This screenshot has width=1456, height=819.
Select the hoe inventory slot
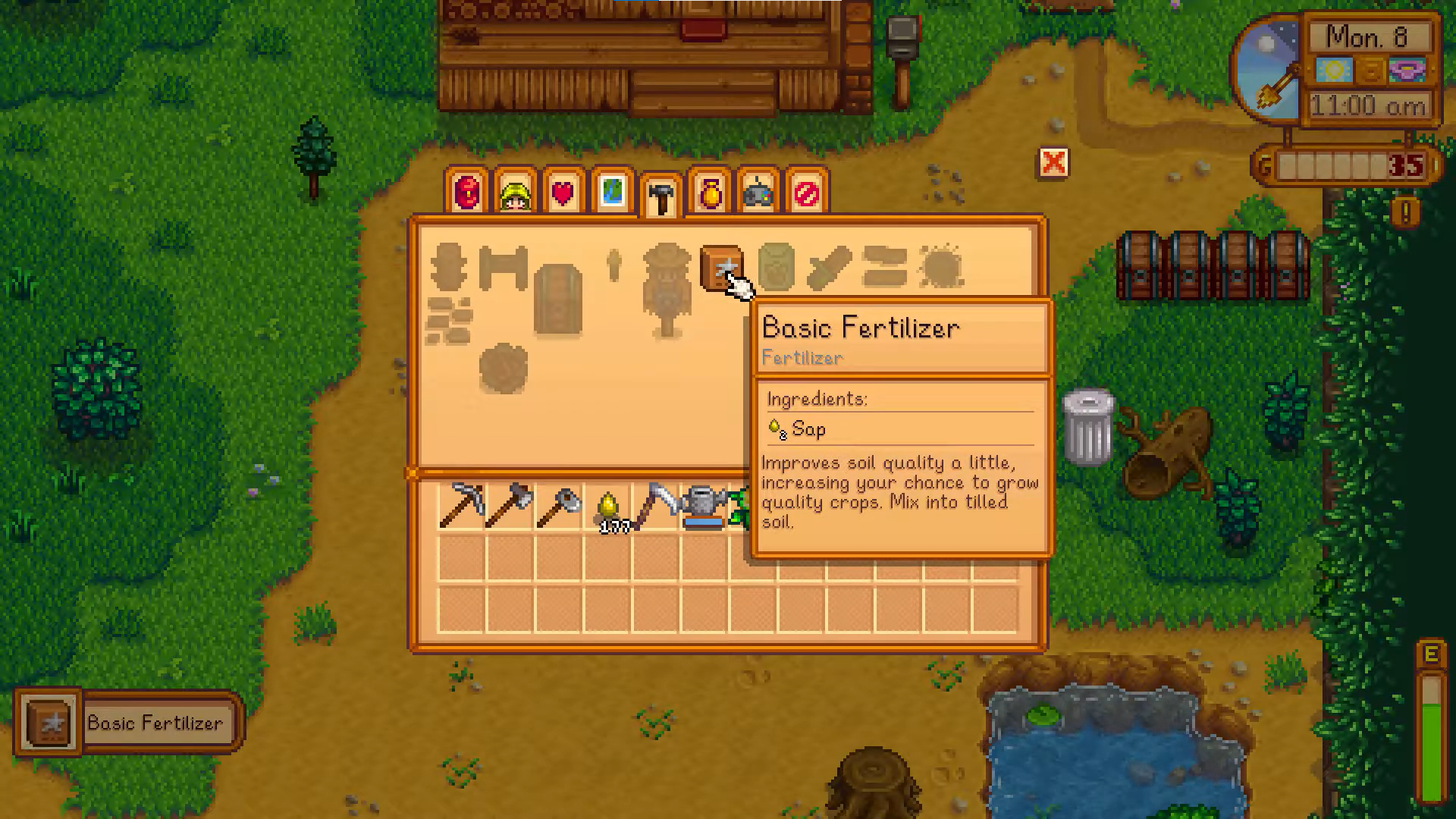(558, 505)
